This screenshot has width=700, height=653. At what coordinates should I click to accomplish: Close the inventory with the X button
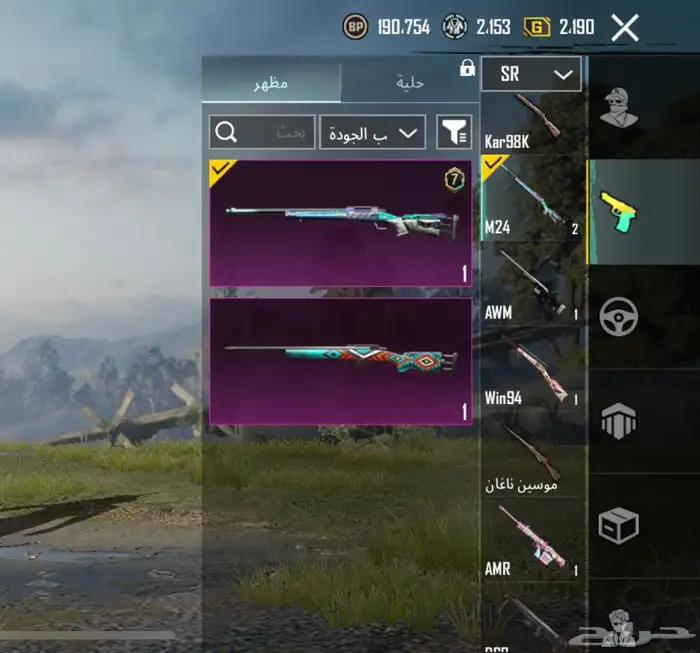(625, 27)
